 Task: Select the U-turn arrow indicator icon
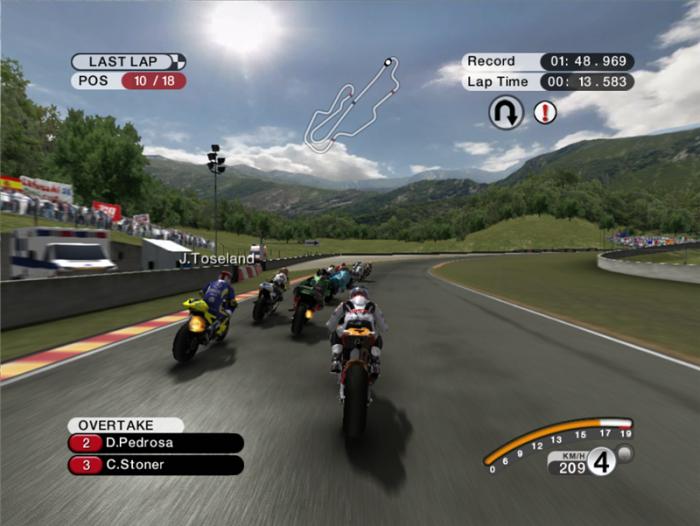506,112
